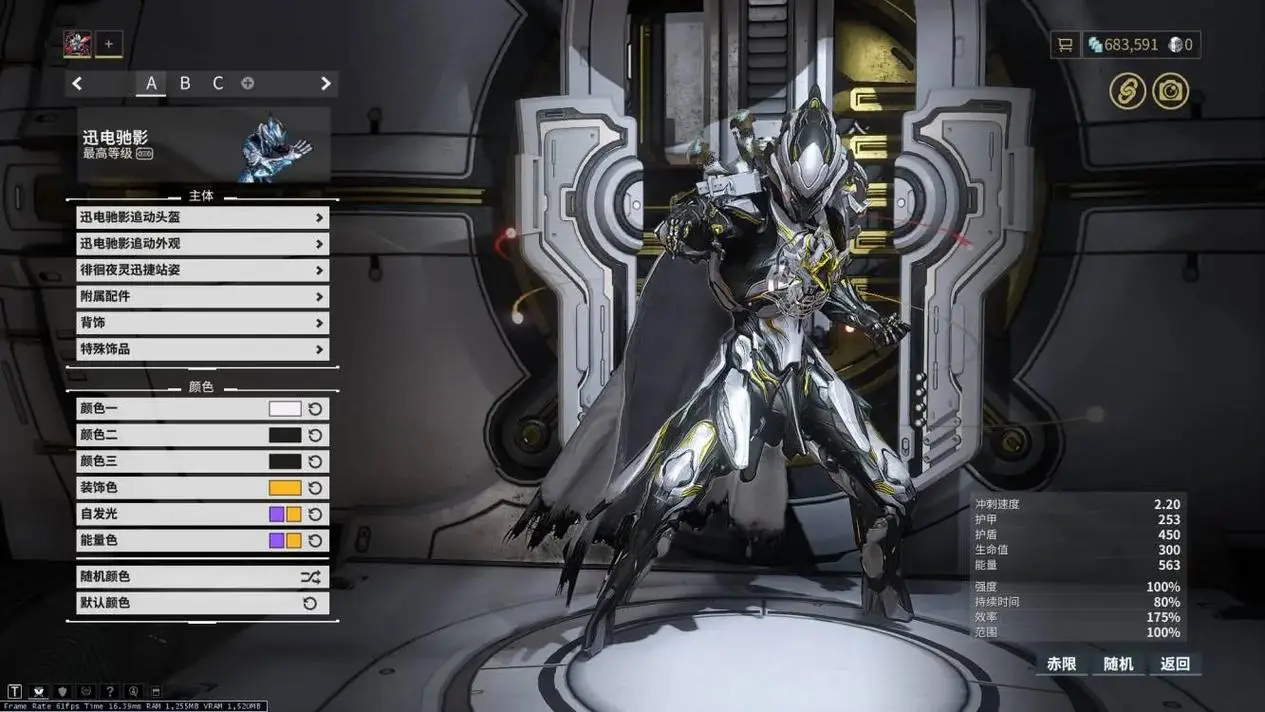Go to the next config with right arrow

(x=325, y=83)
